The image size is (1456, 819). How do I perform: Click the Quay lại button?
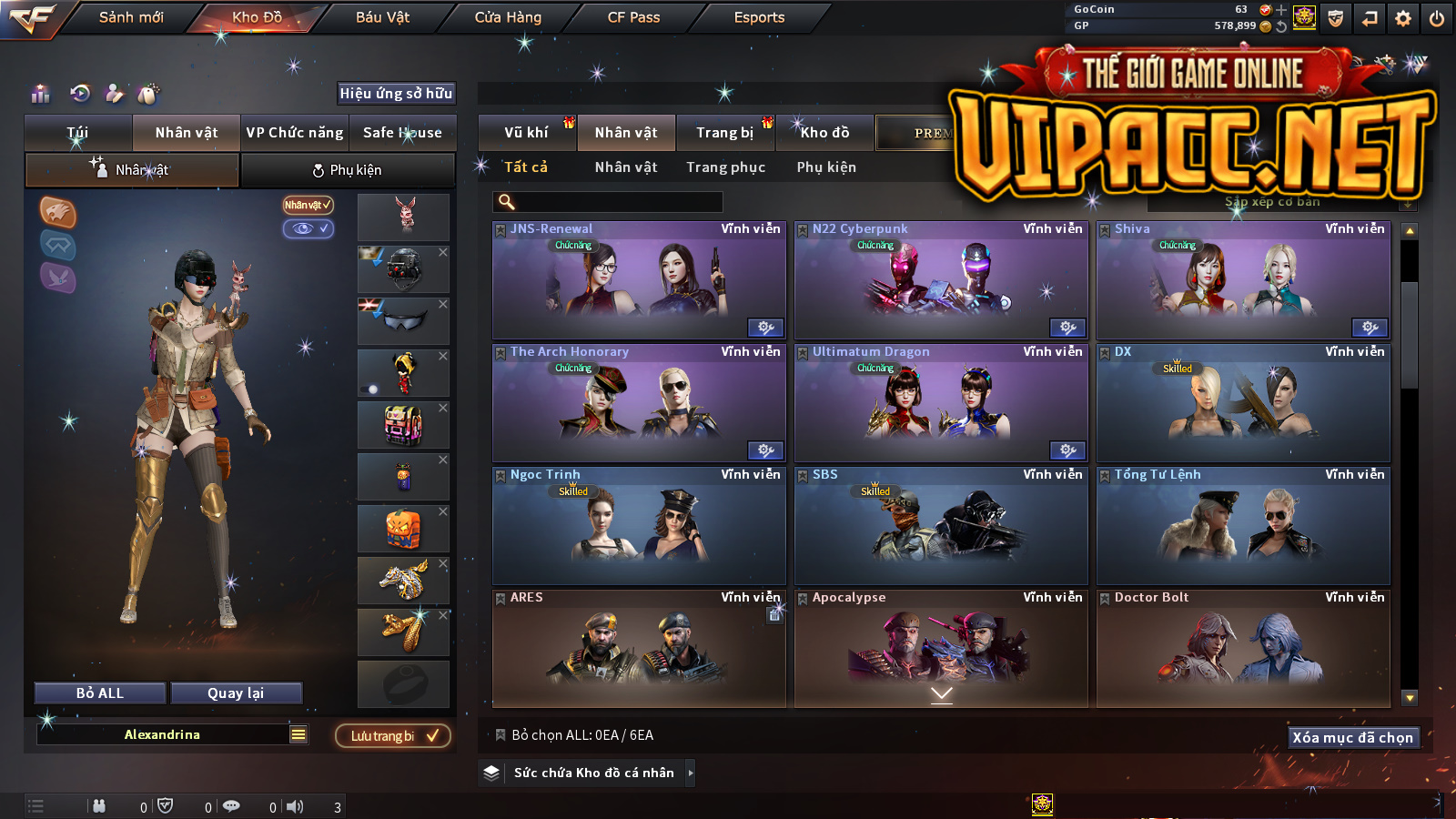[236, 693]
